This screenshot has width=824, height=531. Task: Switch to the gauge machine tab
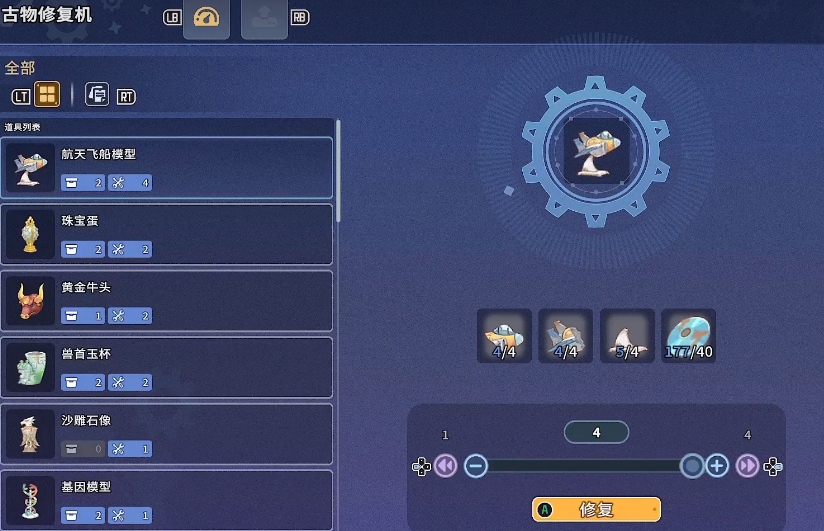[206, 18]
